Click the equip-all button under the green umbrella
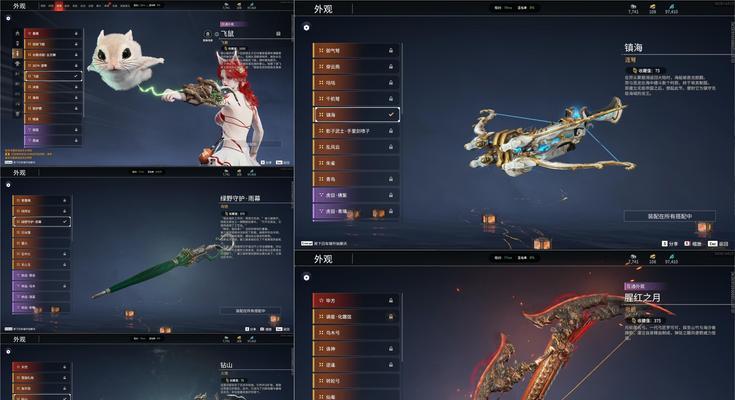The image size is (735, 400). pos(250,311)
